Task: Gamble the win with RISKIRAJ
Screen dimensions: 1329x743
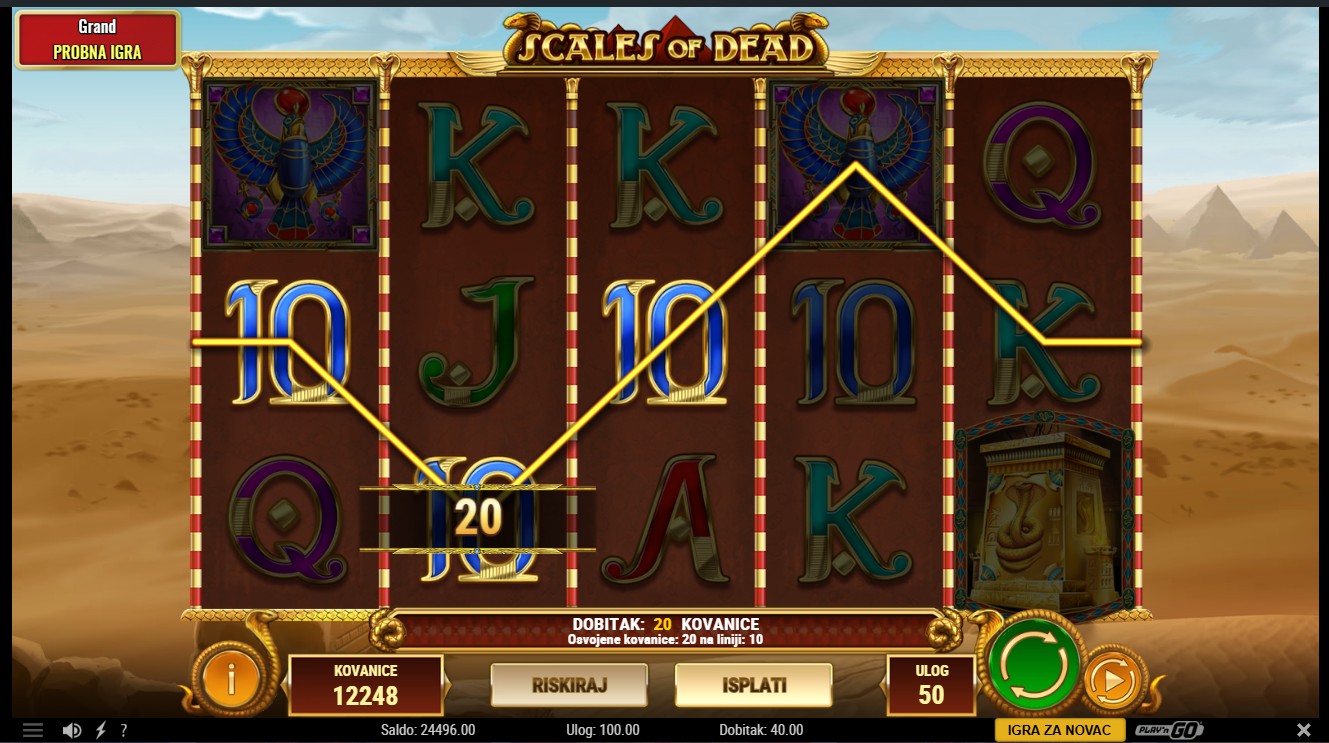Action: pyautogui.click(x=569, y=685)
